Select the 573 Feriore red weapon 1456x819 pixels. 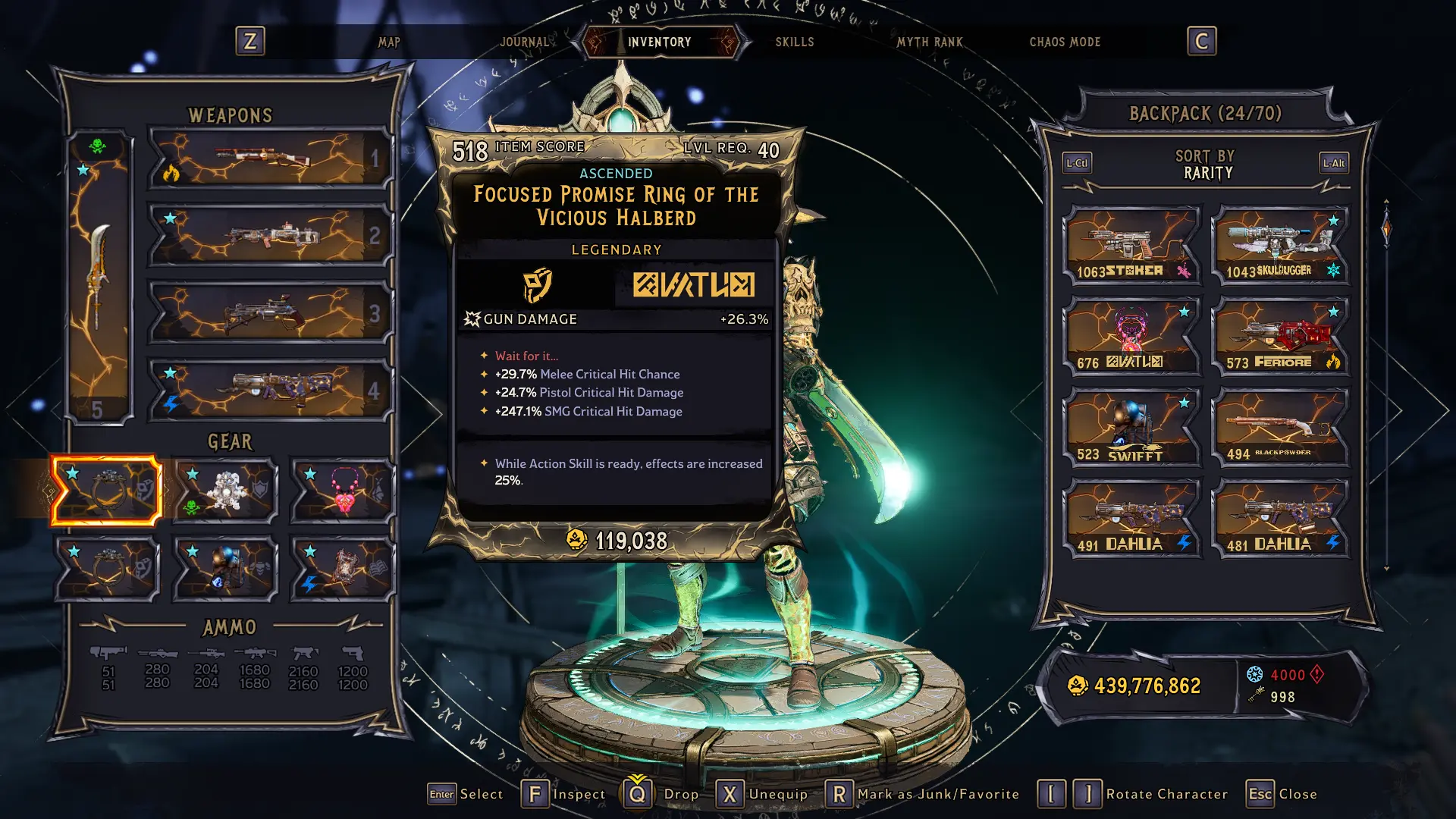tap(1280, 336)
